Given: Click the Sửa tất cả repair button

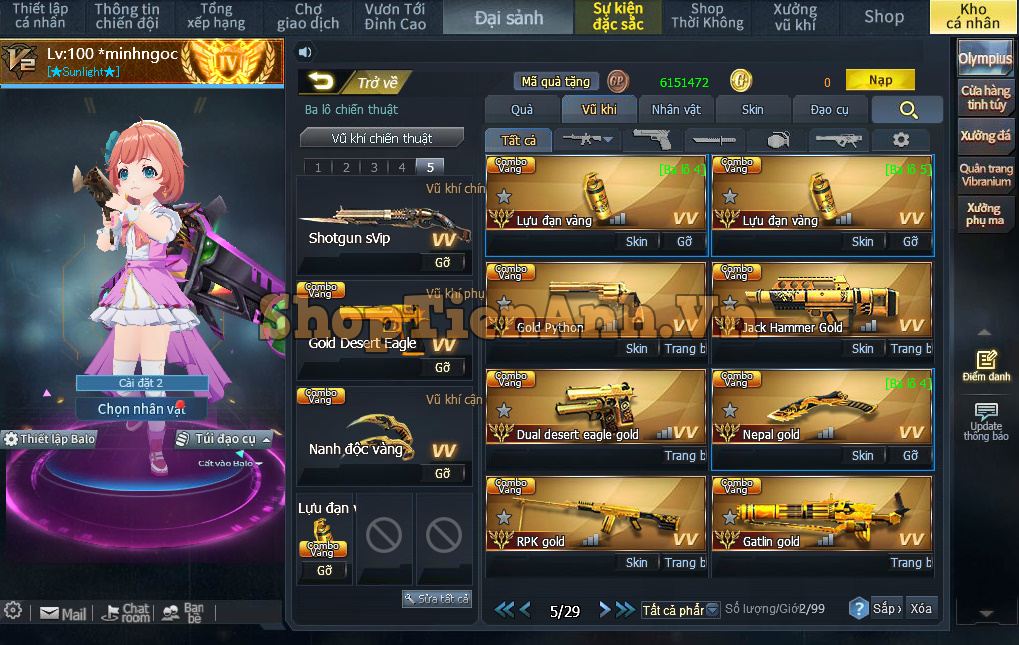Looking at the screenshot, I should (x=437, y=598).
